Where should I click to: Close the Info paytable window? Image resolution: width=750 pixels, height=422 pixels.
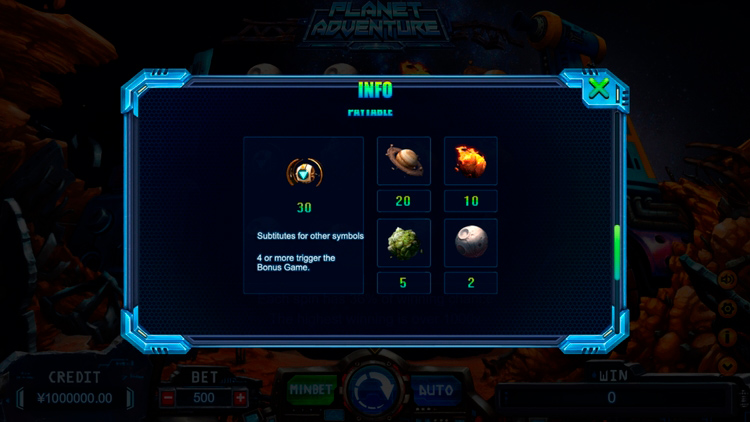(598, 89)
